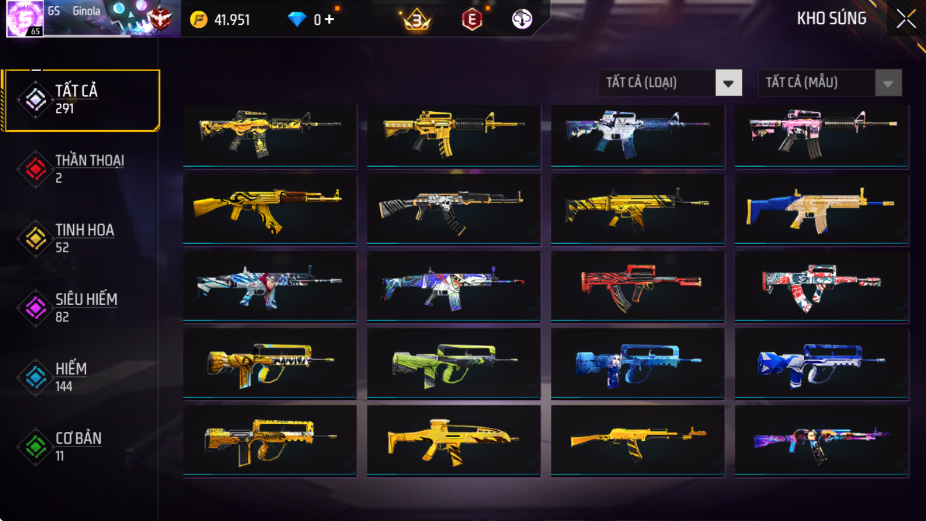This screenshot has height=521, width=926.
Task: Close the Kho Súng weapon vault
Action: point(905,19)
